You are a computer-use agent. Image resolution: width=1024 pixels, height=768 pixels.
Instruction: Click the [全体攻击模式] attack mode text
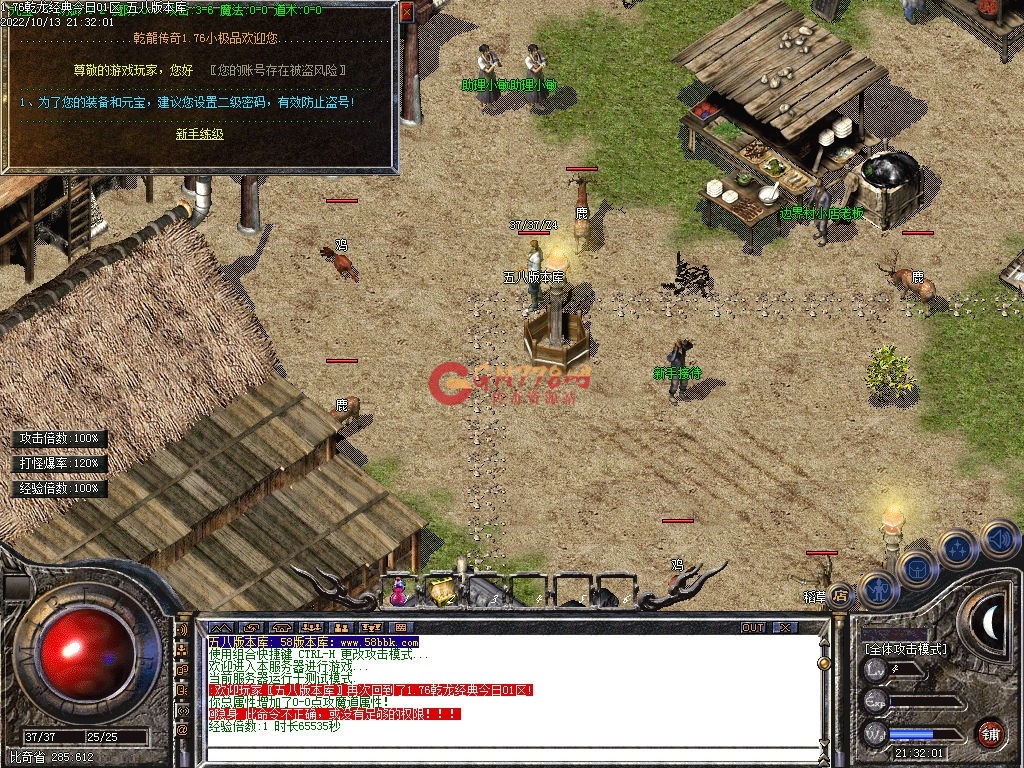[x=905, y=649]
